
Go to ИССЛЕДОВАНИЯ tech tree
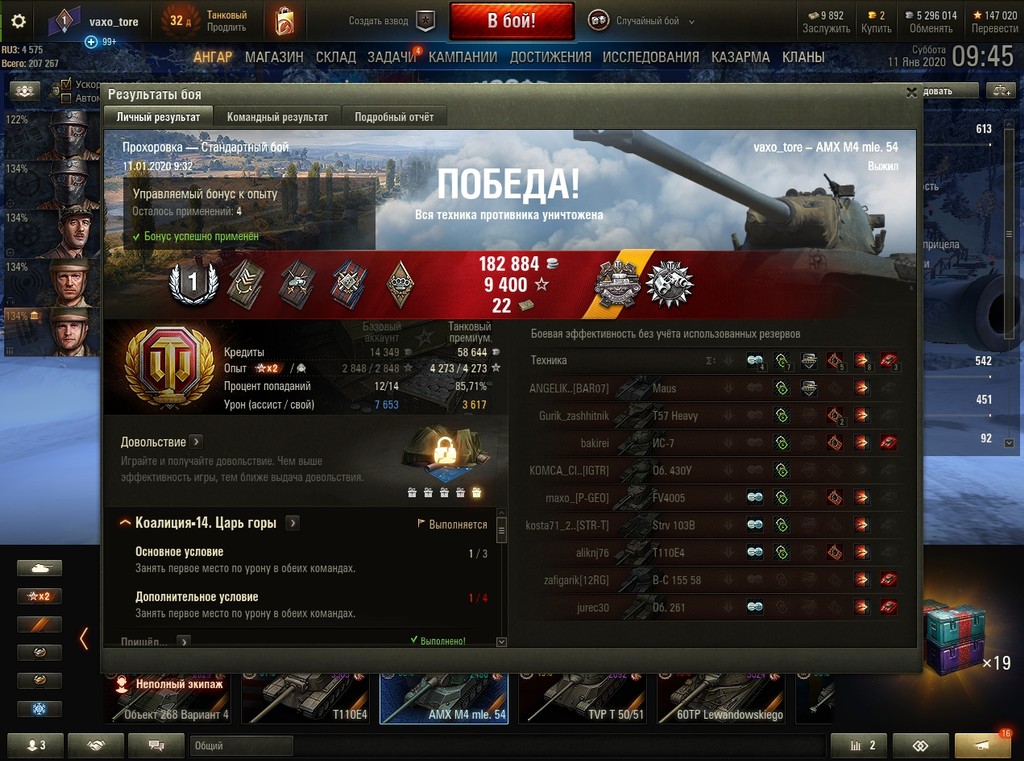click(x=651, y=57)
